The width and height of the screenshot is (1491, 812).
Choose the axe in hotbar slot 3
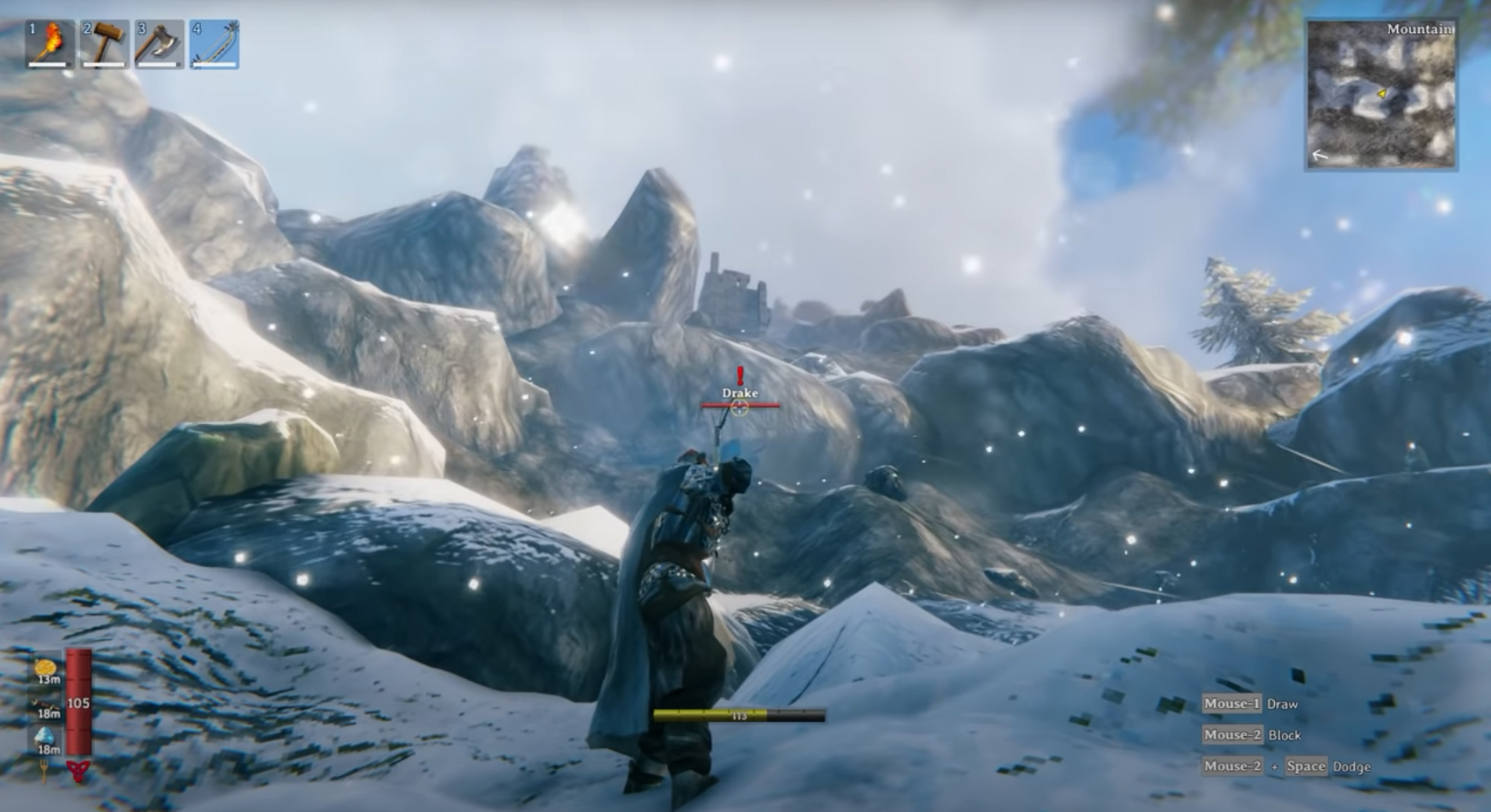[x=159, y=44]
